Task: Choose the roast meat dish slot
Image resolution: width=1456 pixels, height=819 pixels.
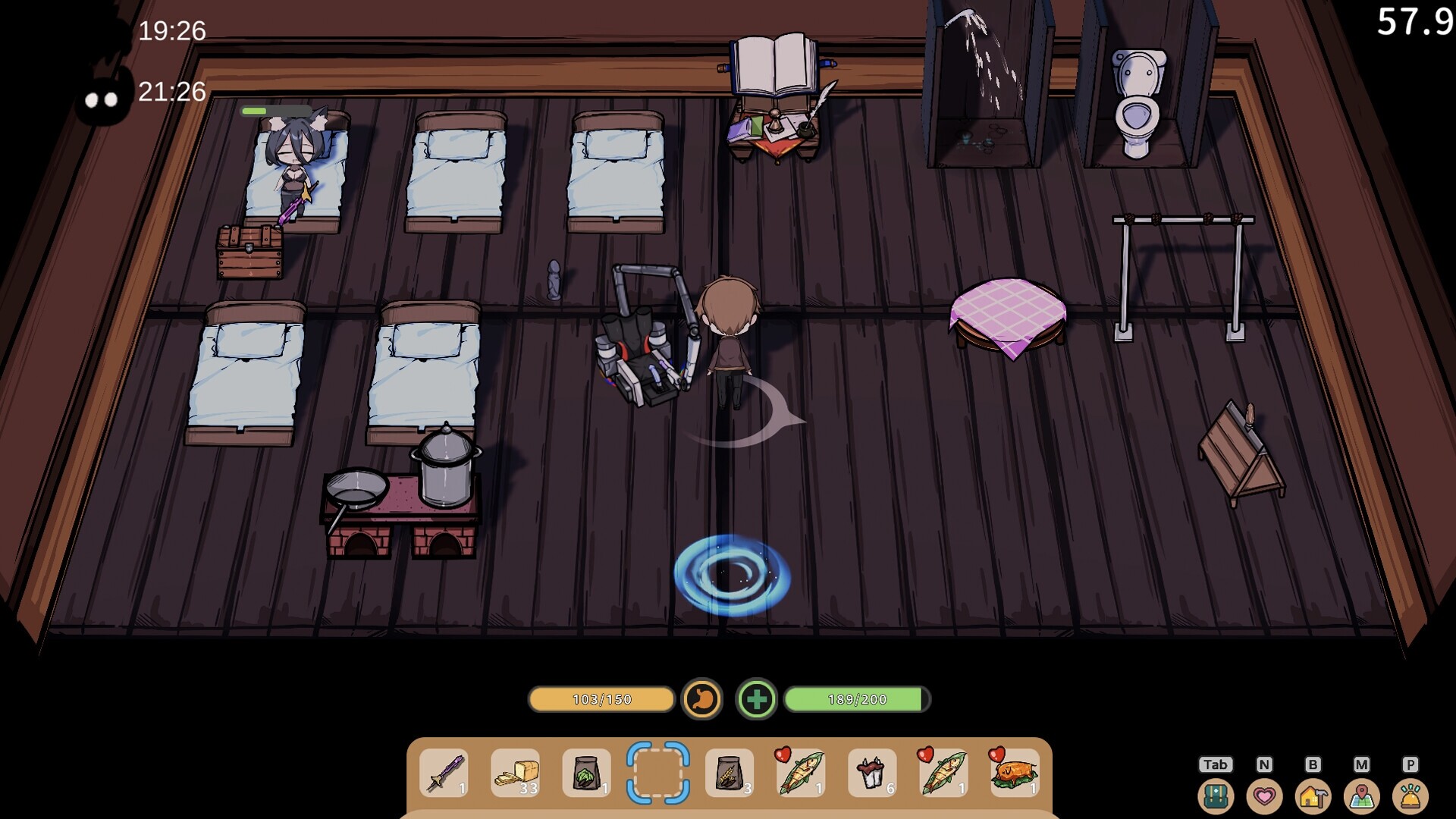Action: click(x=1014, y=773)
